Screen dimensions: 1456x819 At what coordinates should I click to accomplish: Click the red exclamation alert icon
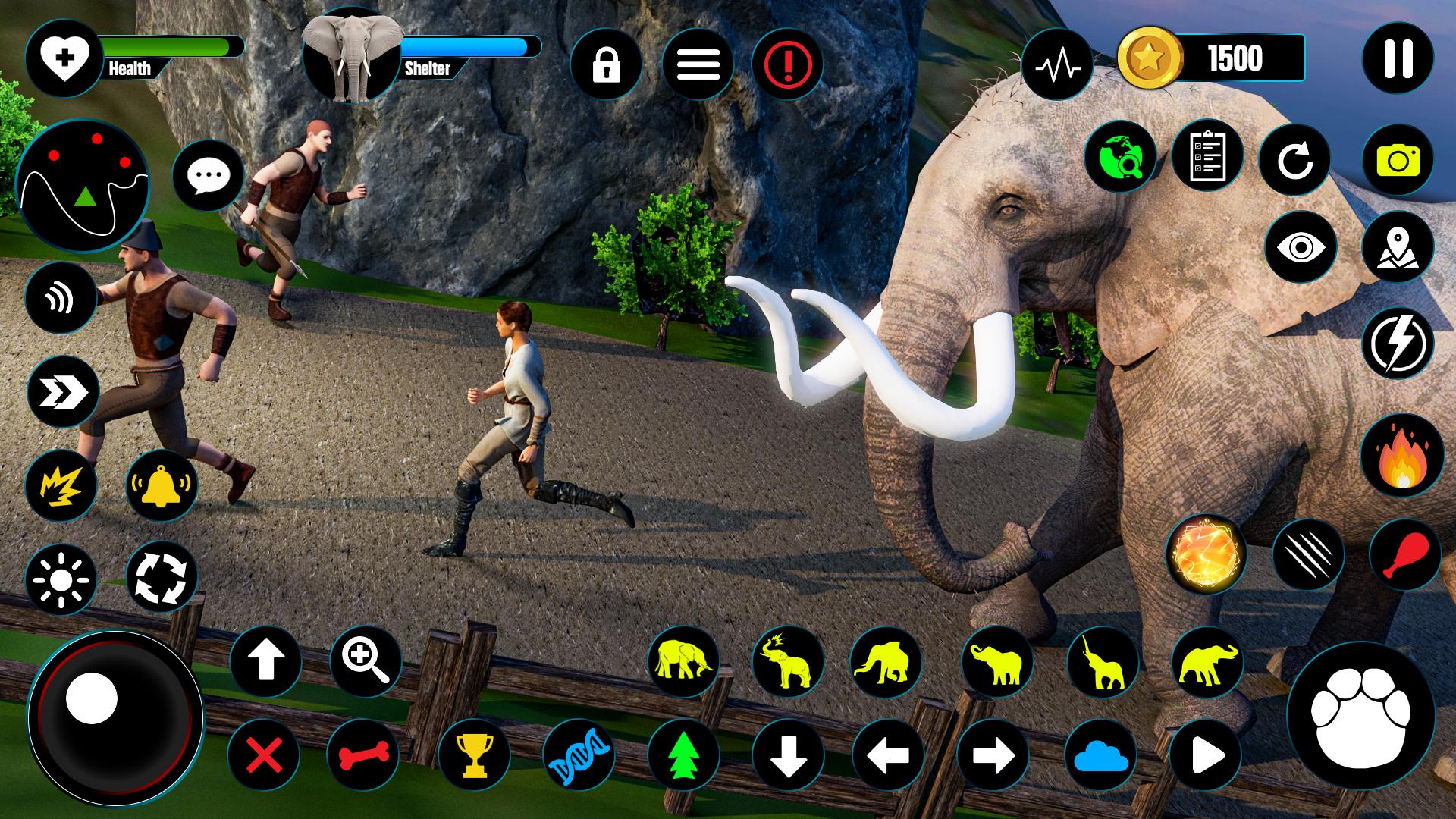(x=788, y=65)
